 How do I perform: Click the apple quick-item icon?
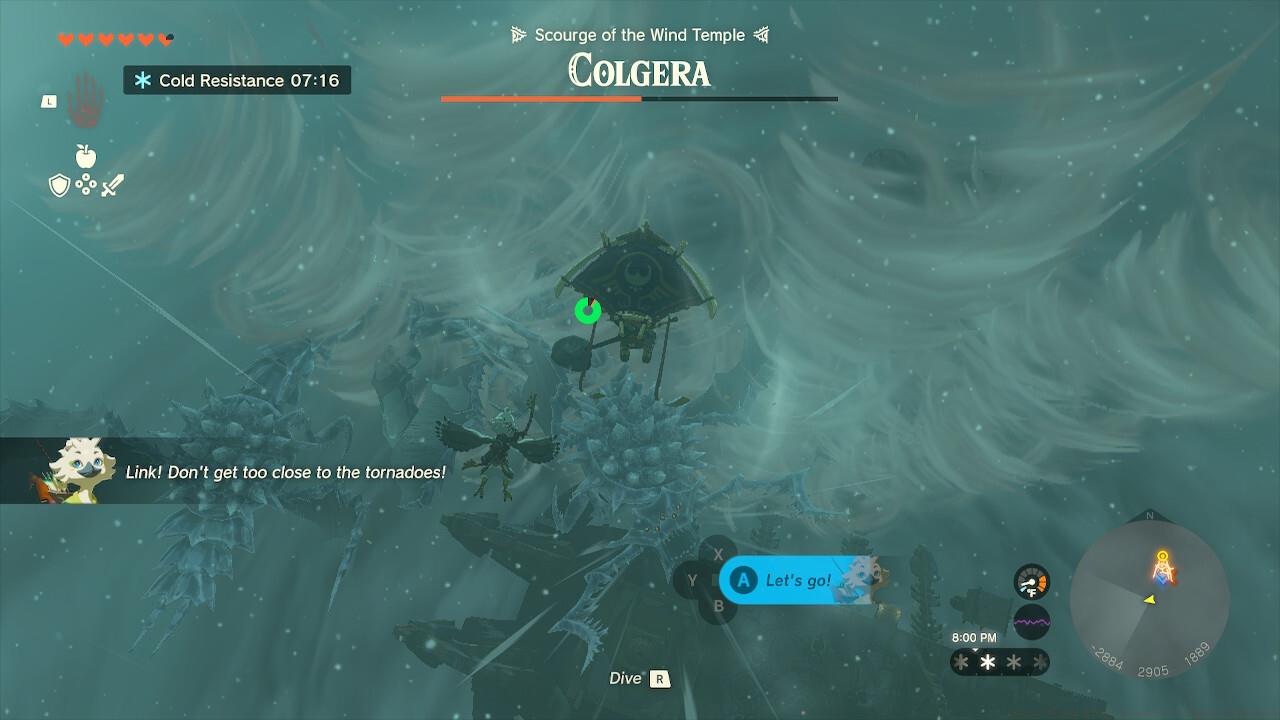86,156
